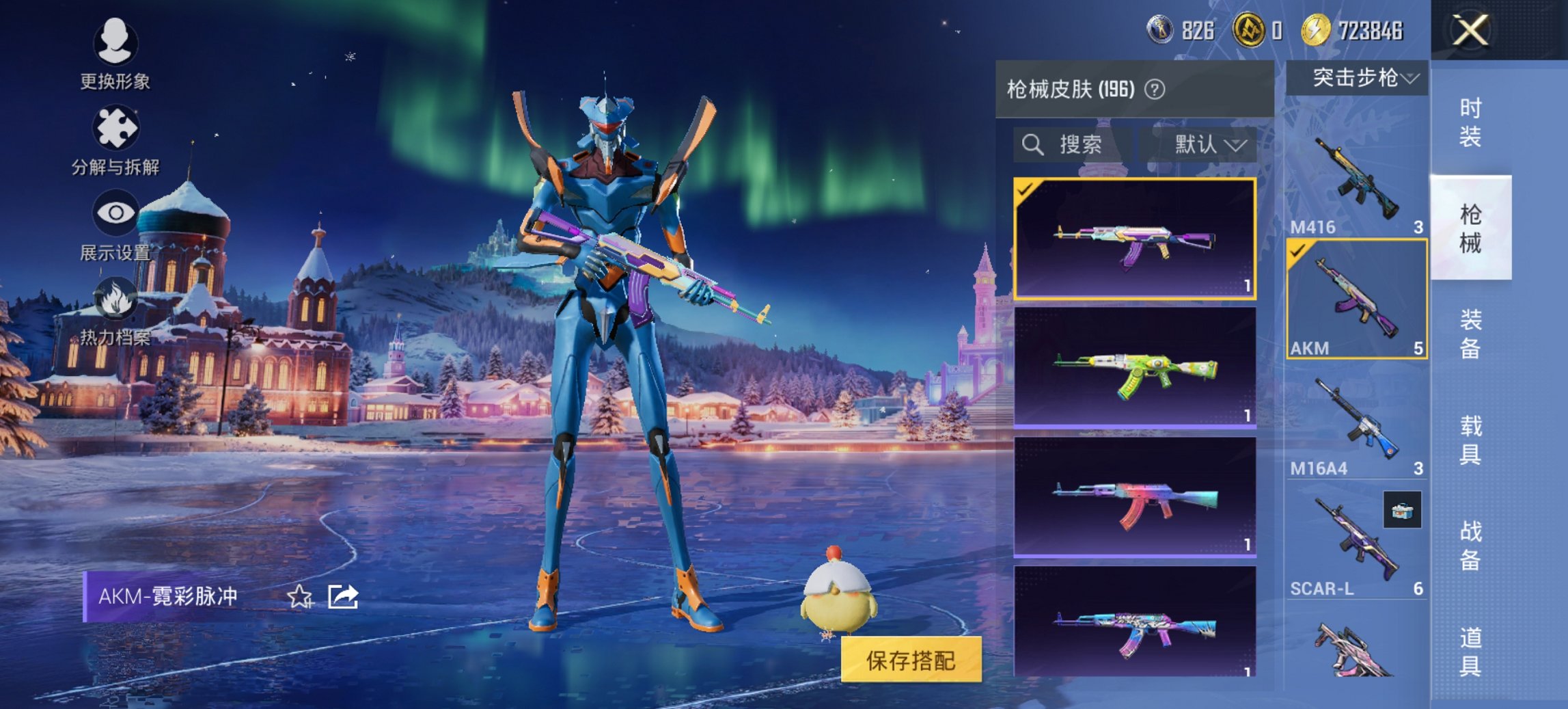Expand the 突击步枪 weapon category dropdown

coord(1357,77)
